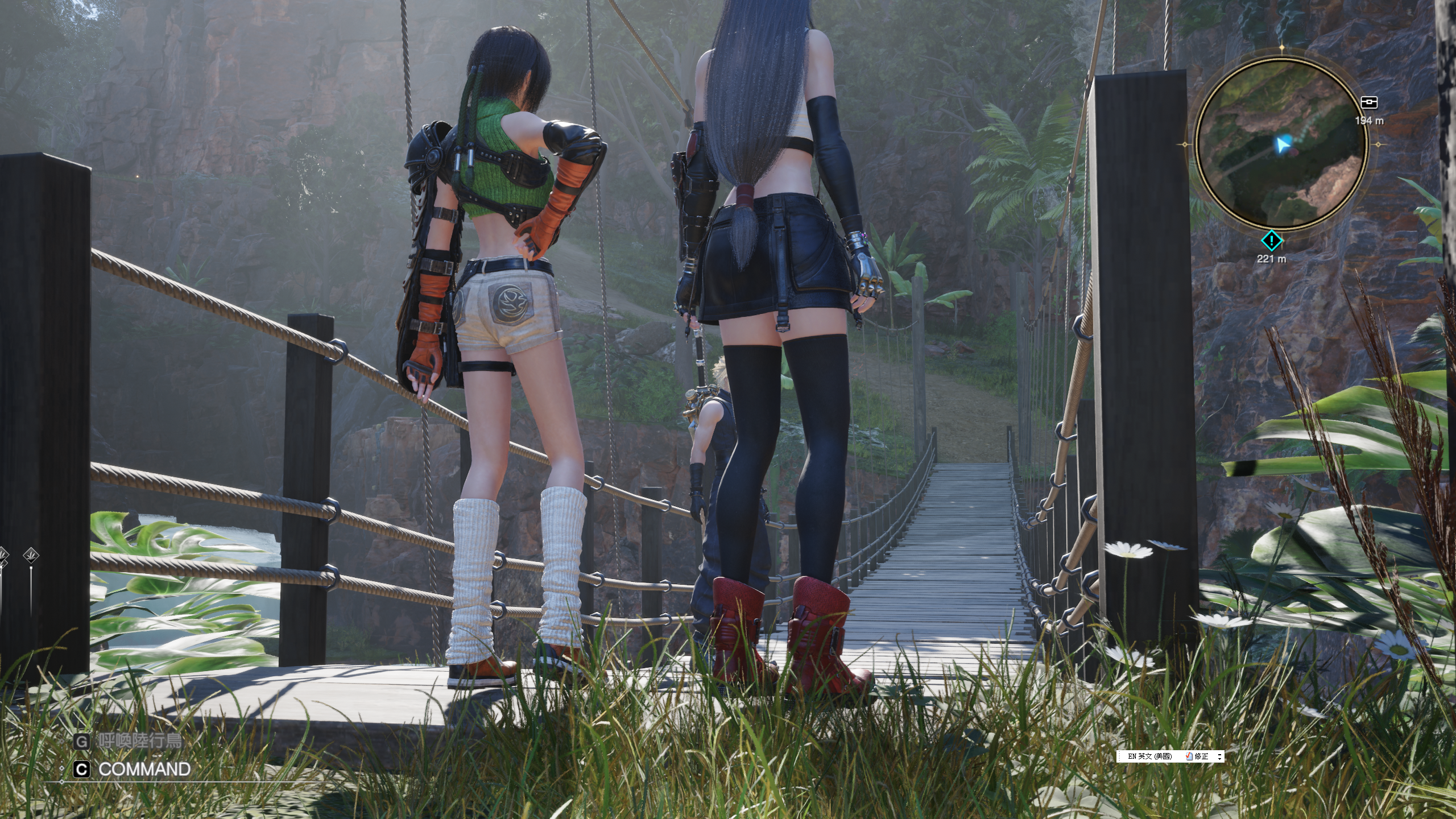Open the language bar options arrow

1218,756
